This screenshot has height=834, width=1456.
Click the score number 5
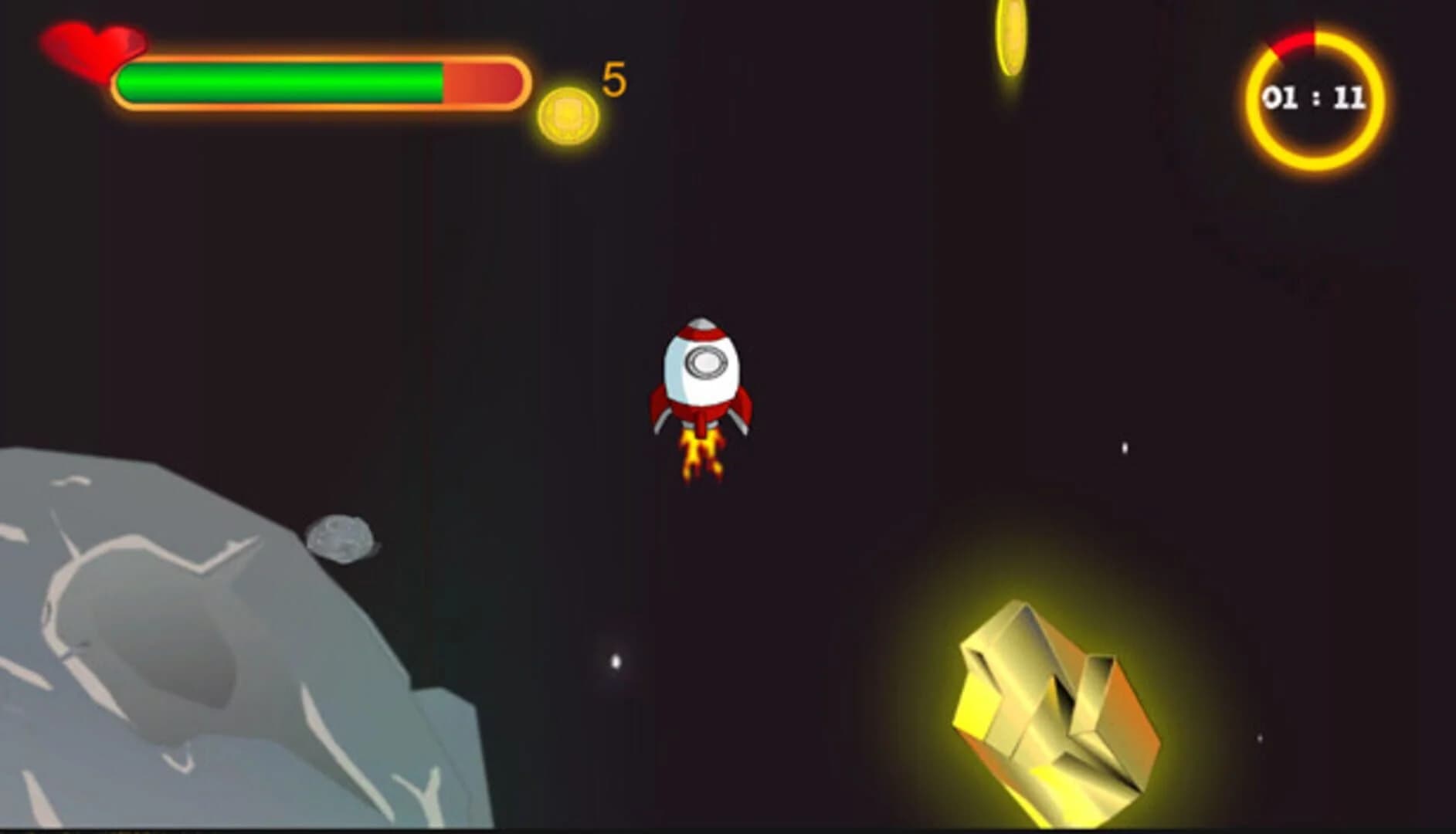(x=614, y=77)
